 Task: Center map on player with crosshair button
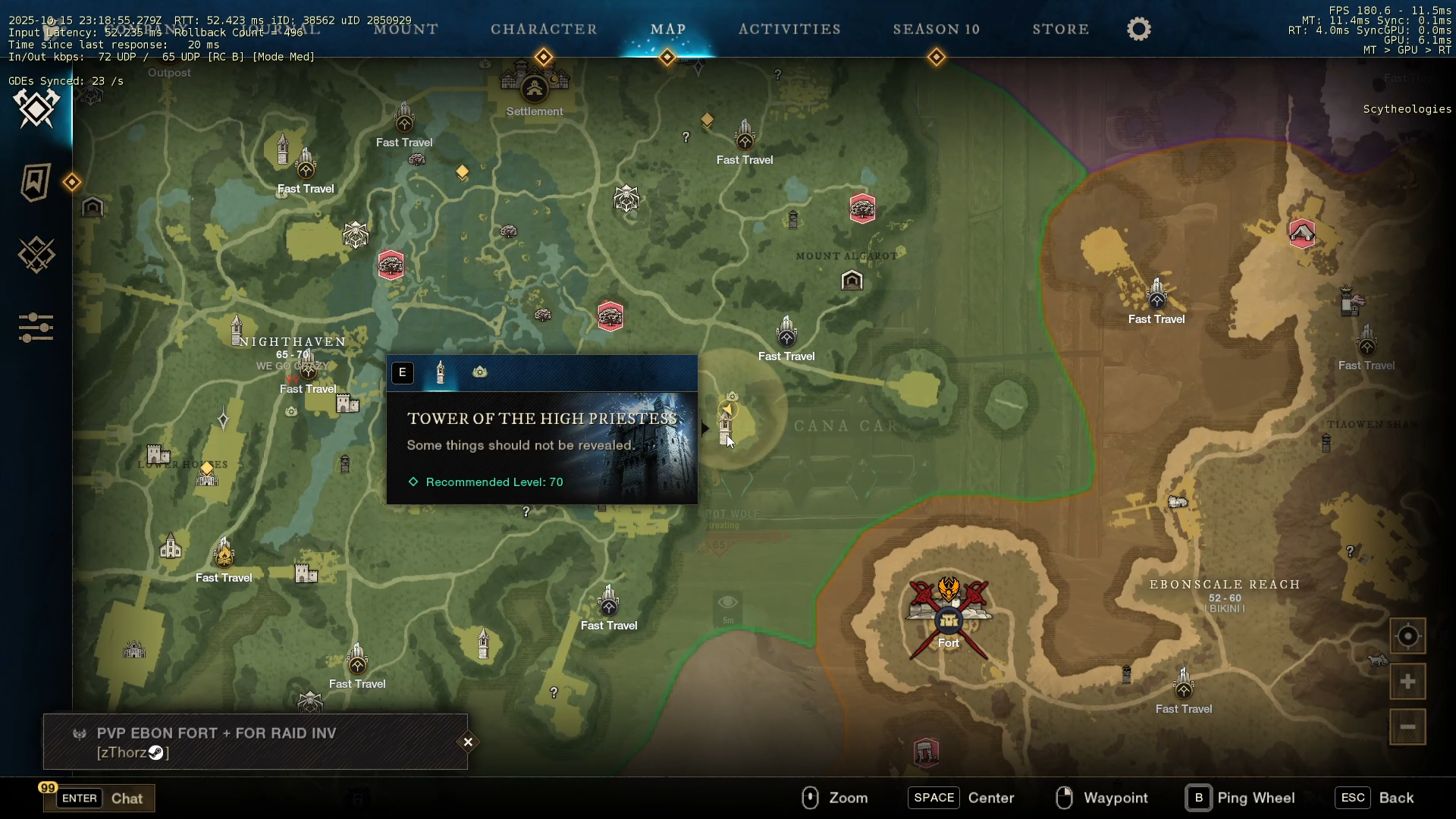(1407, 636)
